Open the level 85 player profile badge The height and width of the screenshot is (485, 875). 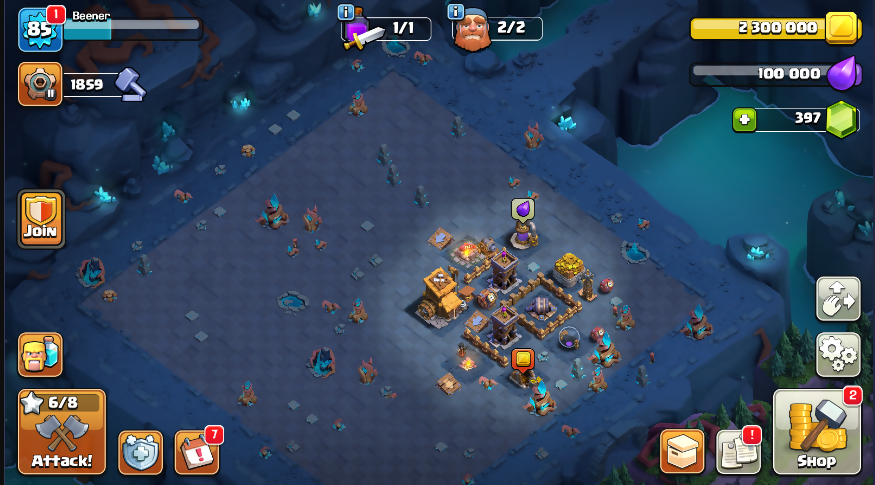[40, 30]
